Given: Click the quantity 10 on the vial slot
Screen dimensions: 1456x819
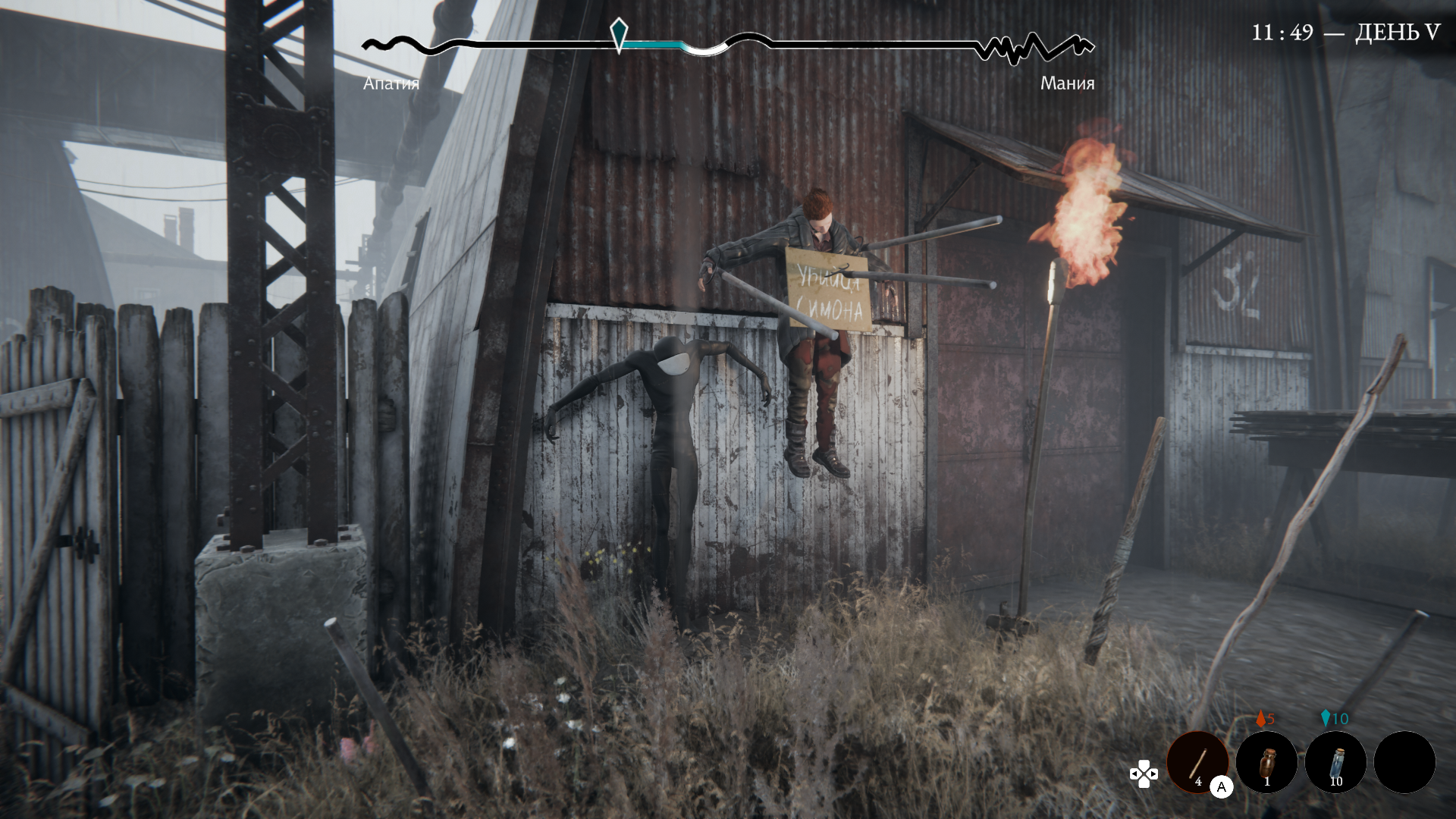Looking at the screenshot, I should (x=1337, y=781).
